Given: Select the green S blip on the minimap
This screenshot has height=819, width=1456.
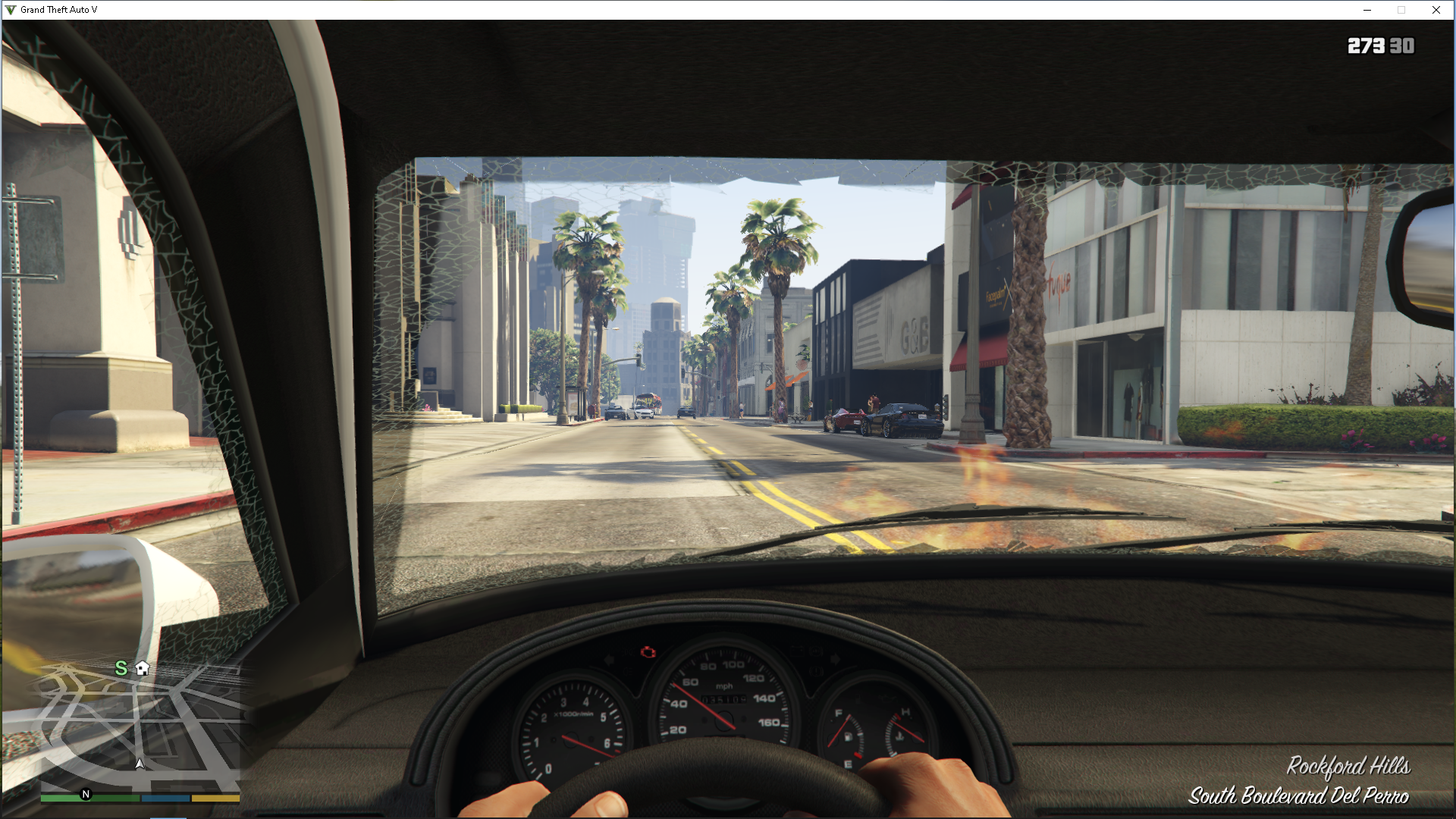Looking at the screenshot, I should 121,668.
